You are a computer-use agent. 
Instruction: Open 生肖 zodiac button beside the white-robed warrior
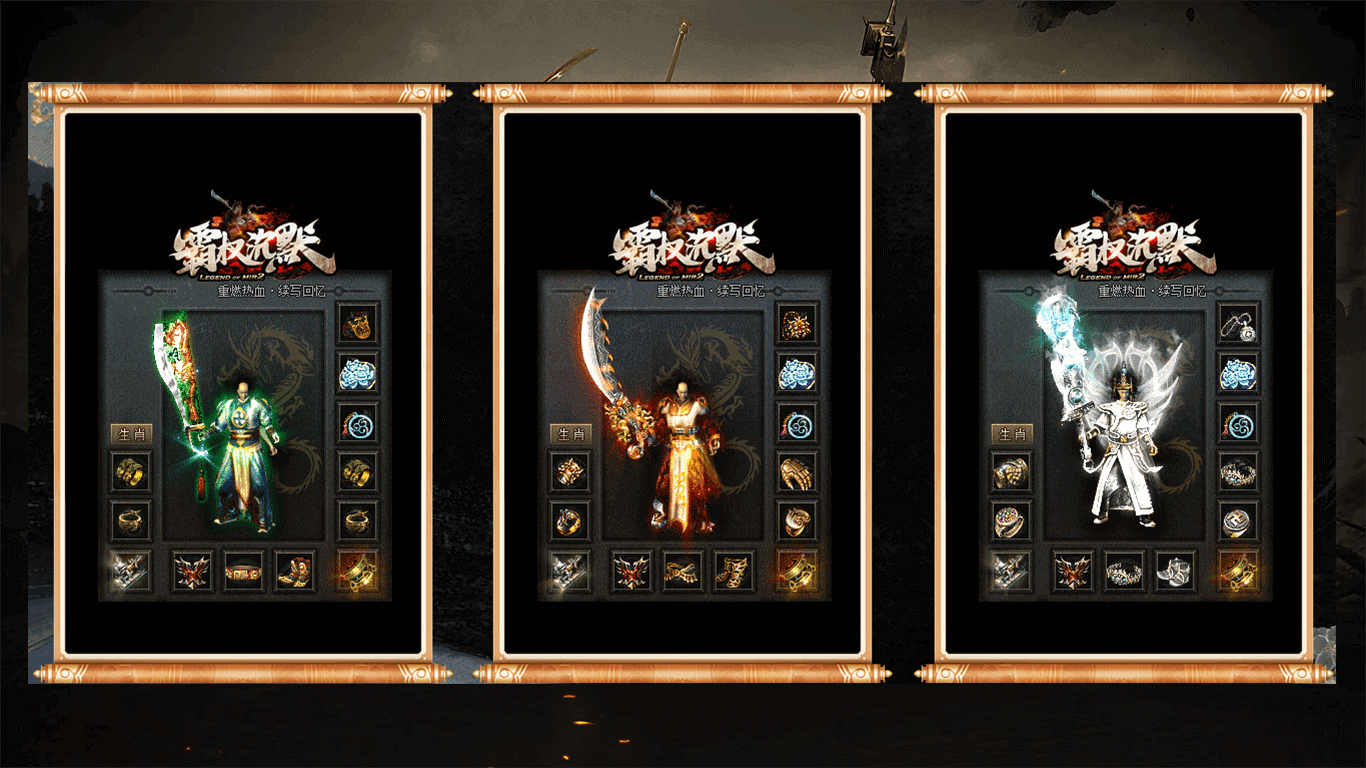point(1012,434)
